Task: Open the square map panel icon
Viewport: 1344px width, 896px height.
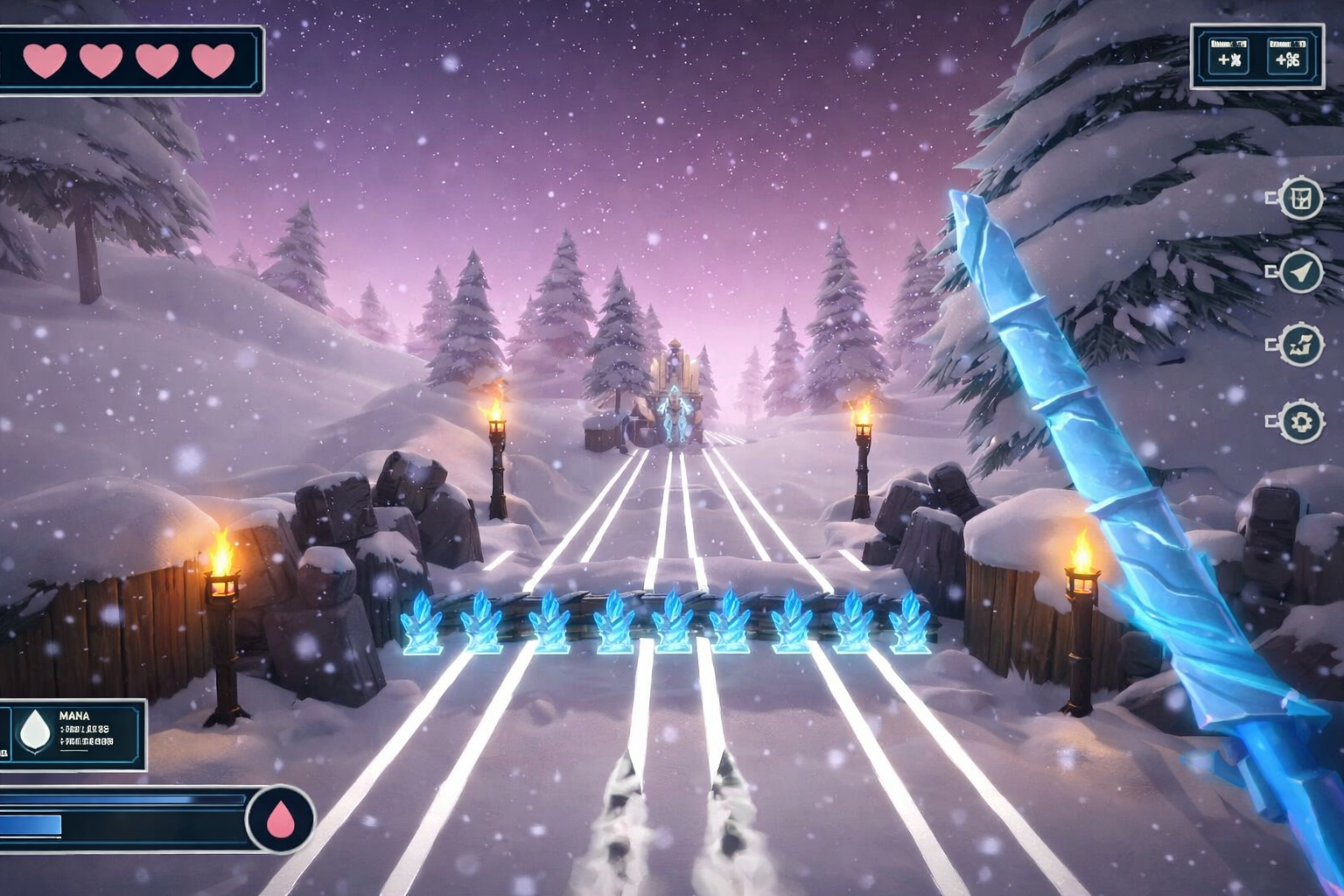Action: (x=1301, y=199)
